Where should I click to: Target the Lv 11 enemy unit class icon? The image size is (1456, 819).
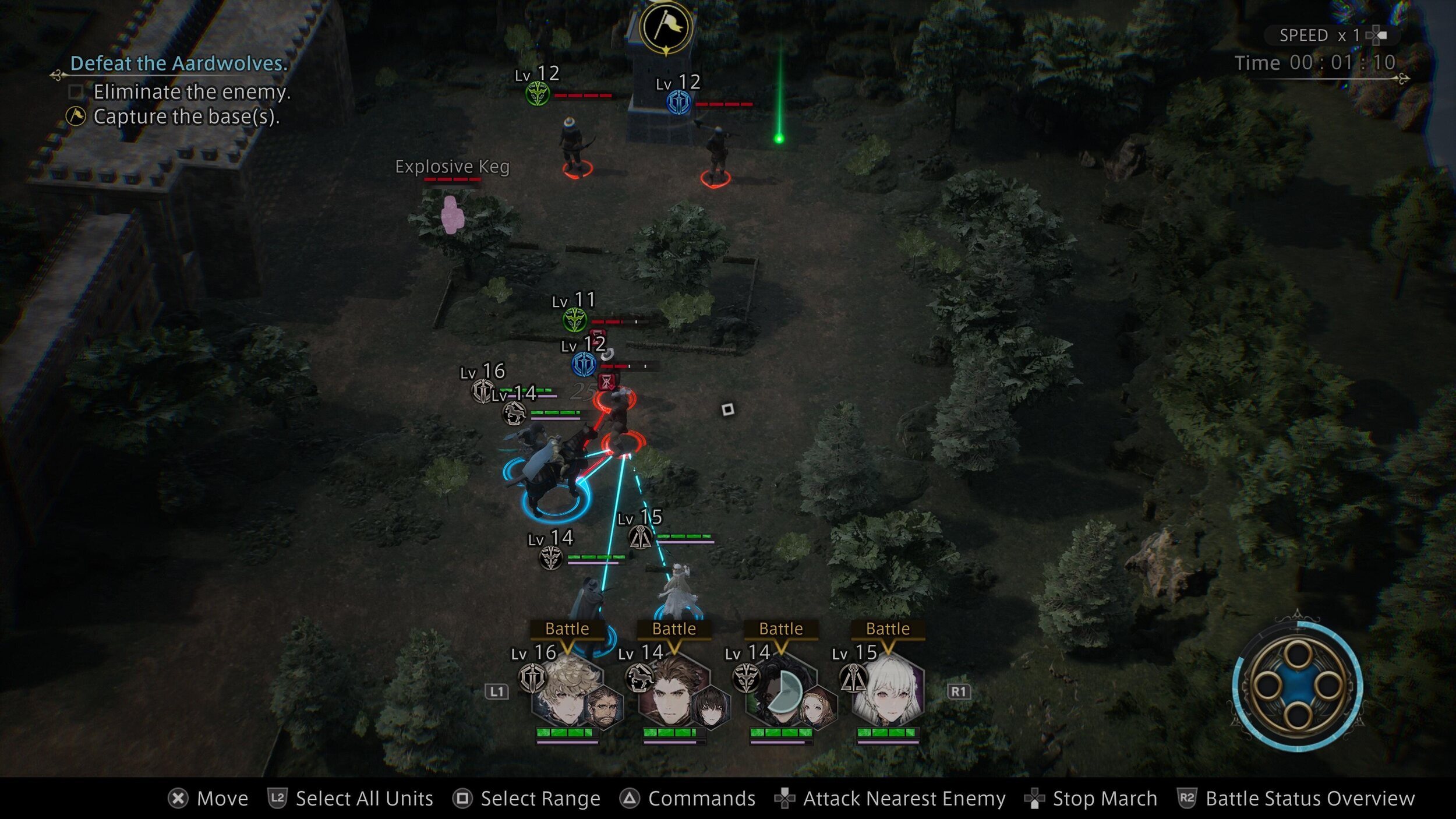pos(574,320)
